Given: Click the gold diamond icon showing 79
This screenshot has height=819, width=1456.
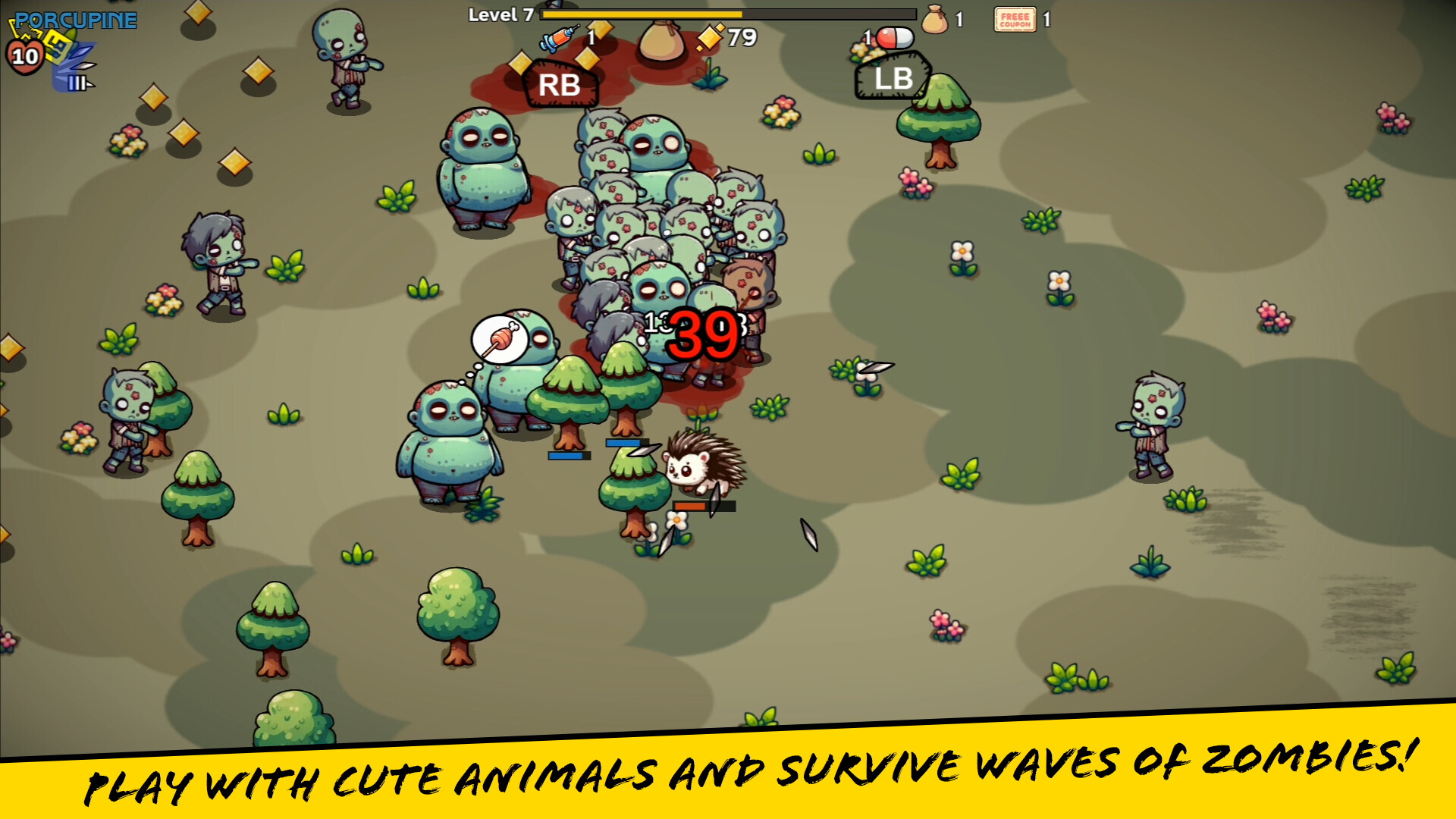Looking at the screenshot, I should pos(709,36).
